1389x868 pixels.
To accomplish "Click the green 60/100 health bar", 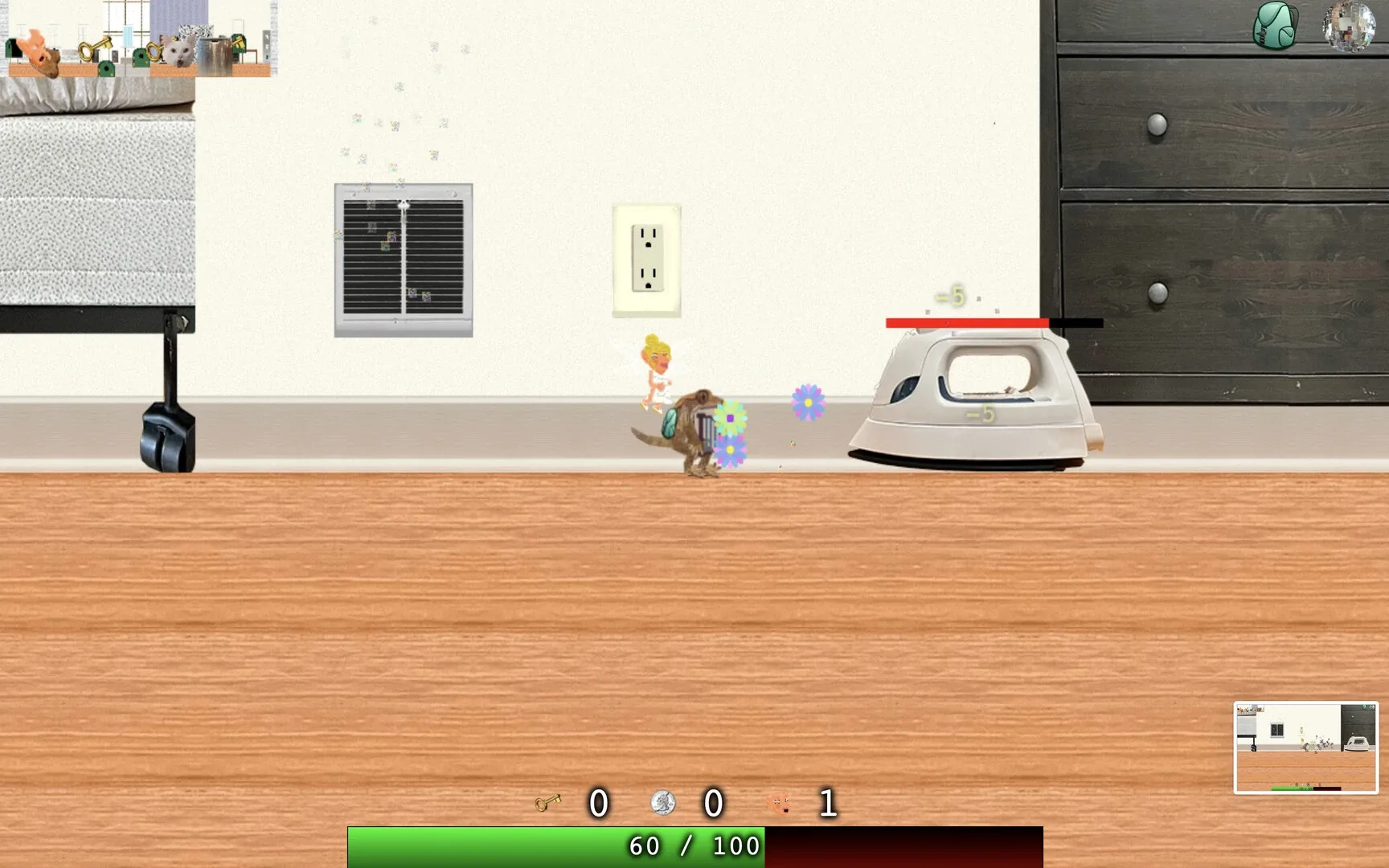I will tap(555, 845).
